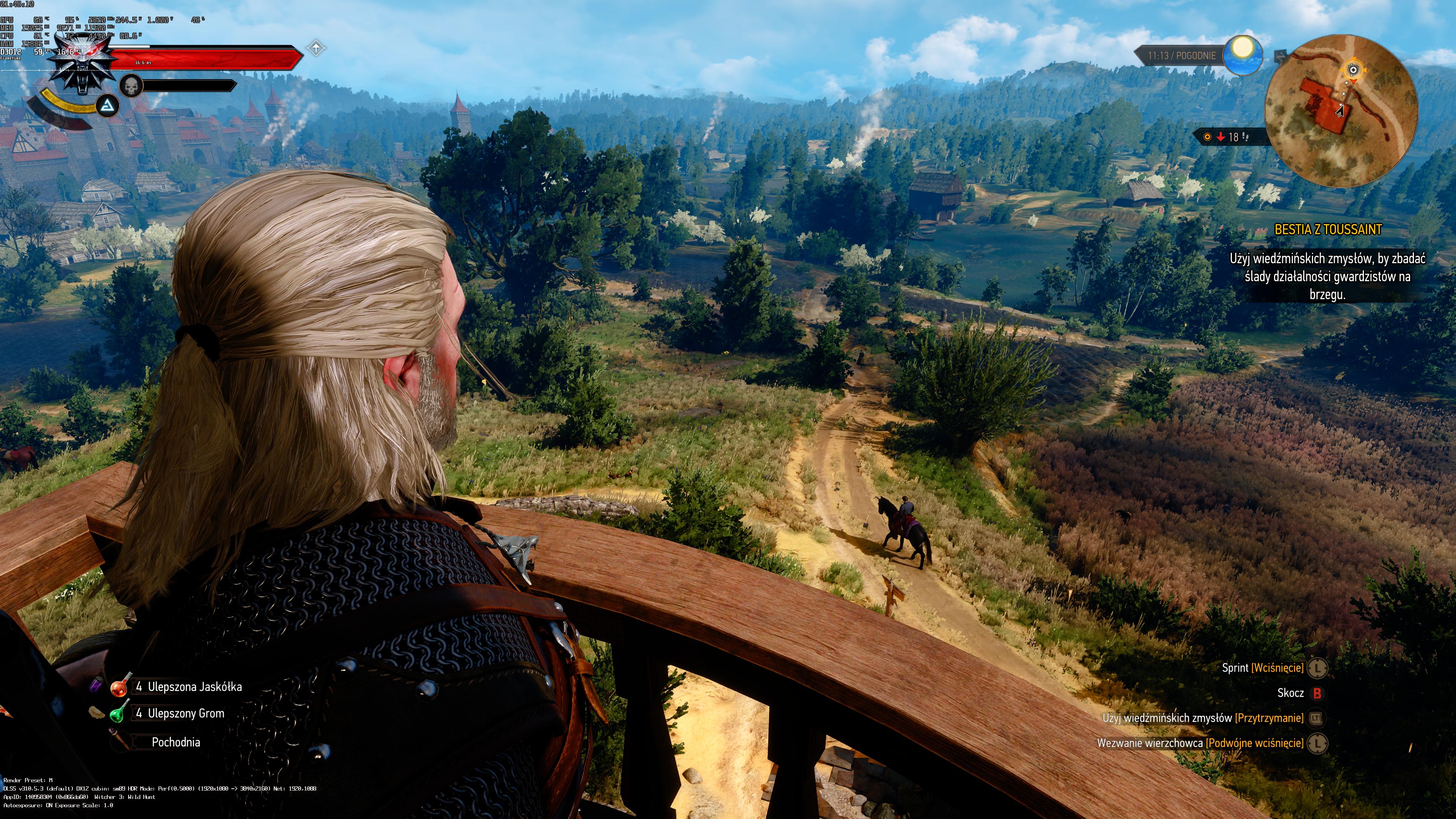Open the circular minimap
The width and height of the screenshot is (1456, 819).
1341,111
